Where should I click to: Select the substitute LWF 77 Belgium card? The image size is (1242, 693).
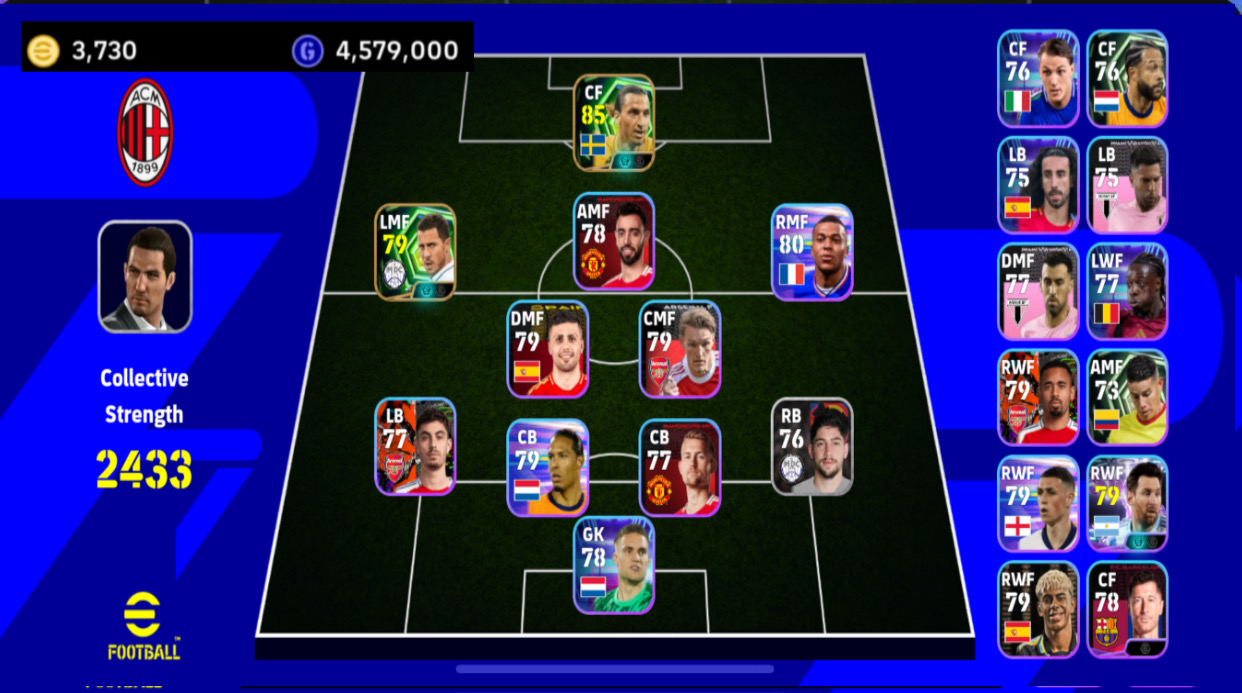tap(1127, 291)
